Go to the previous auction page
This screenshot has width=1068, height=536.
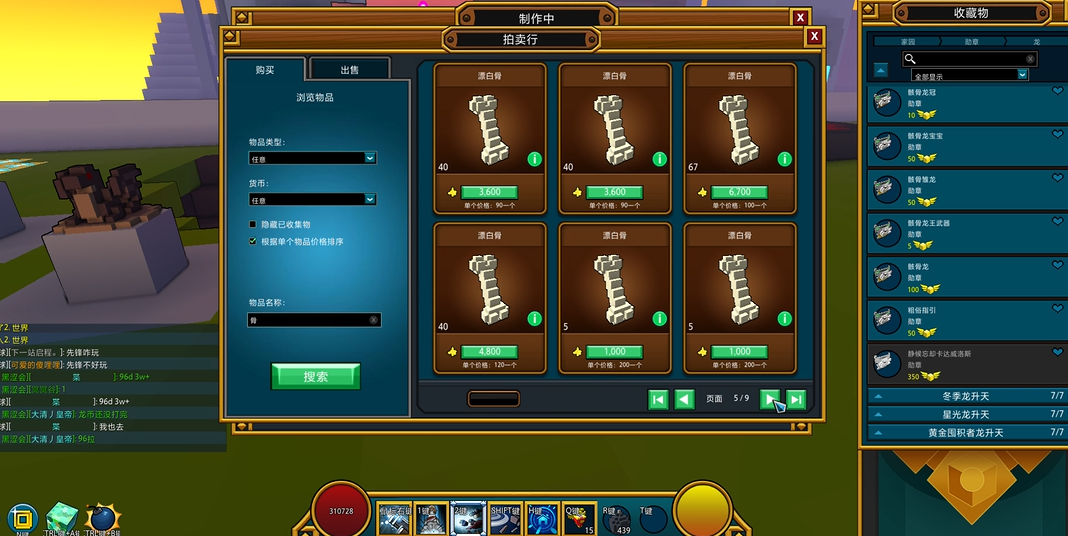click(684, 399)
